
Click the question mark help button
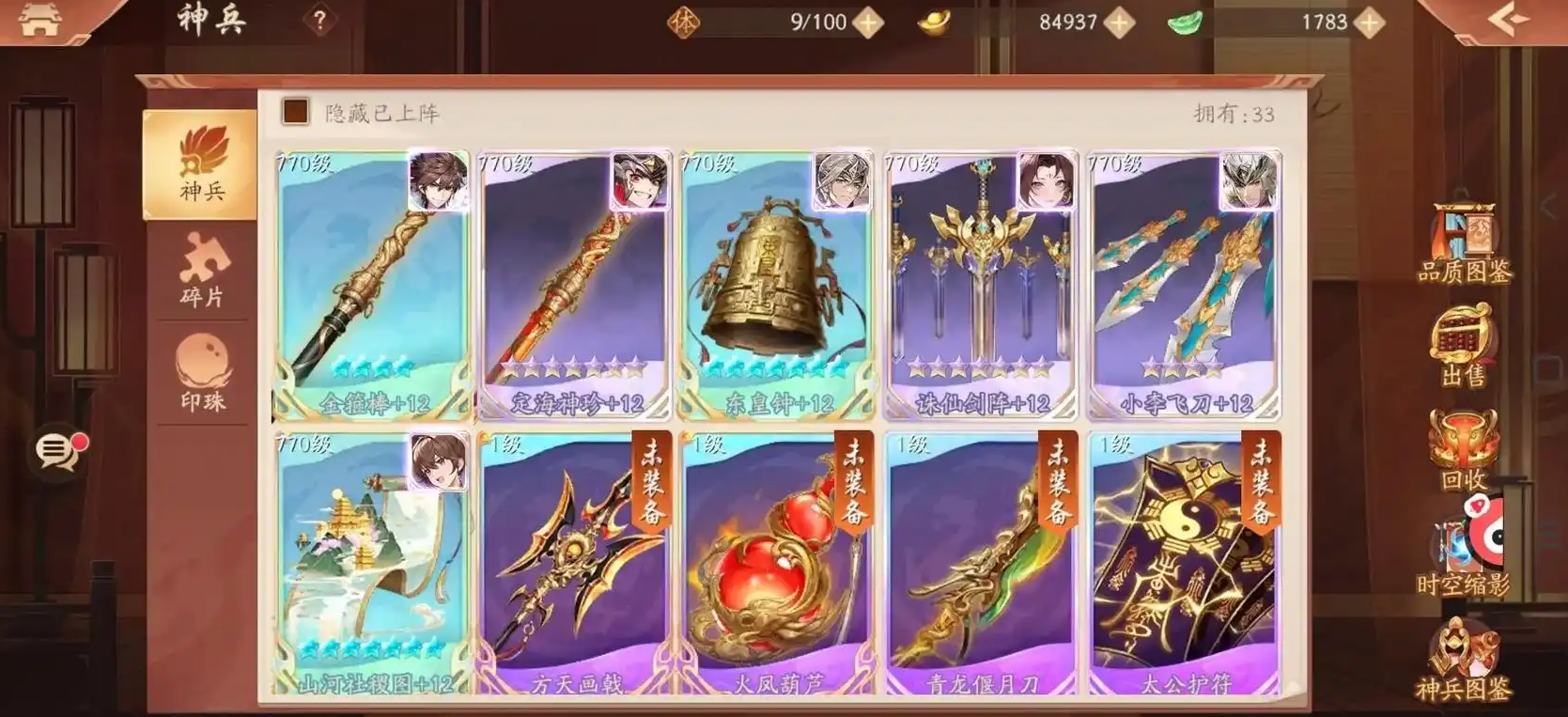[x=319, y=21]
